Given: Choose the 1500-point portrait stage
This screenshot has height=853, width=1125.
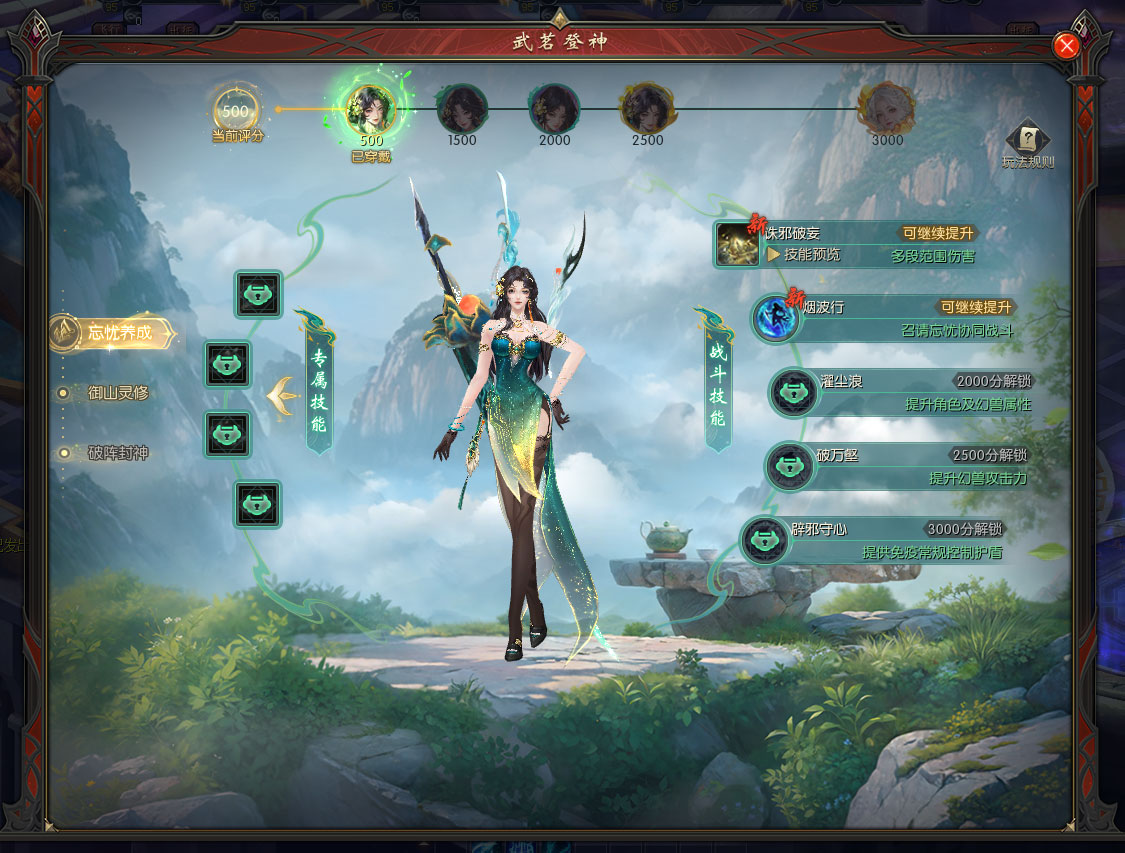Looking at the screenshot, I should click(462, 108).
